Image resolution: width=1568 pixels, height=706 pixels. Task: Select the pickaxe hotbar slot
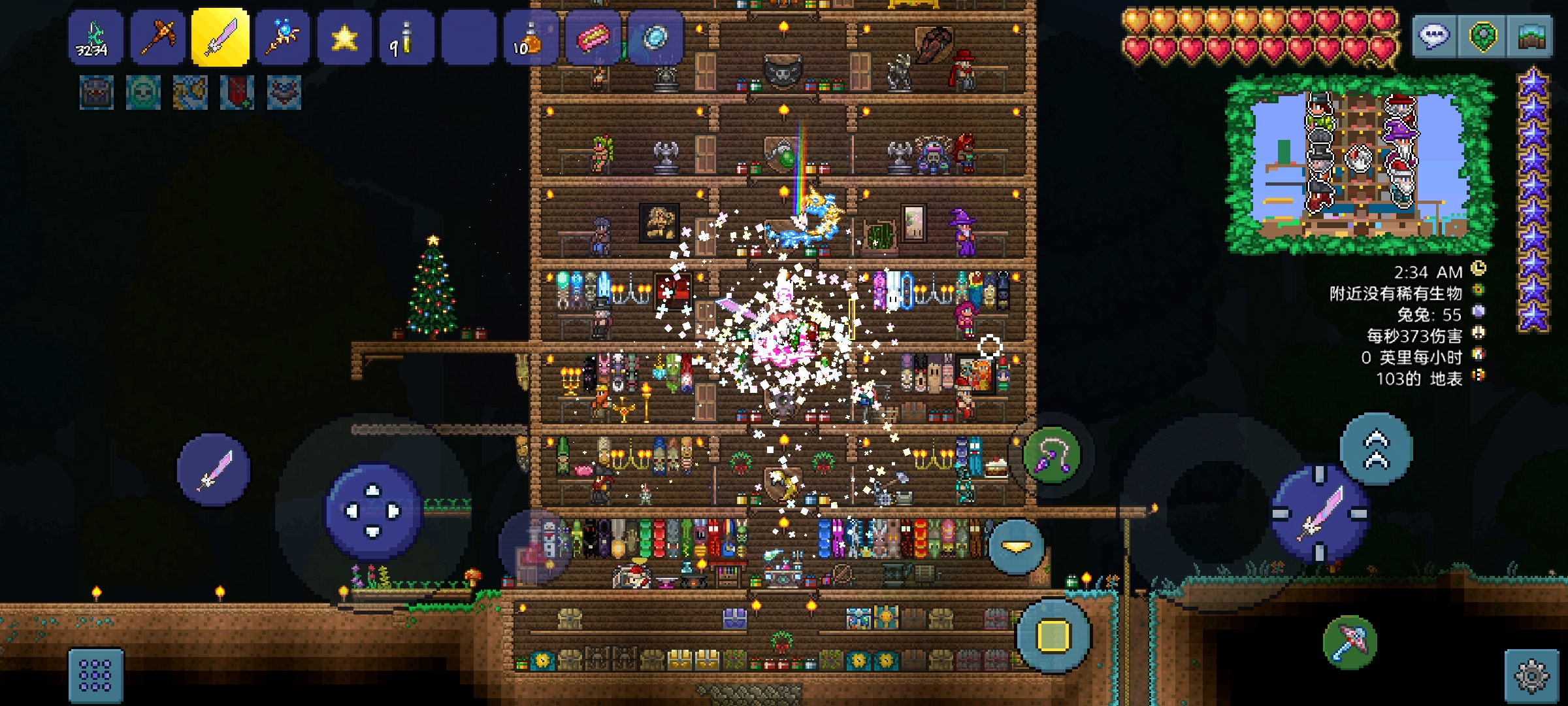click(158, 38)
